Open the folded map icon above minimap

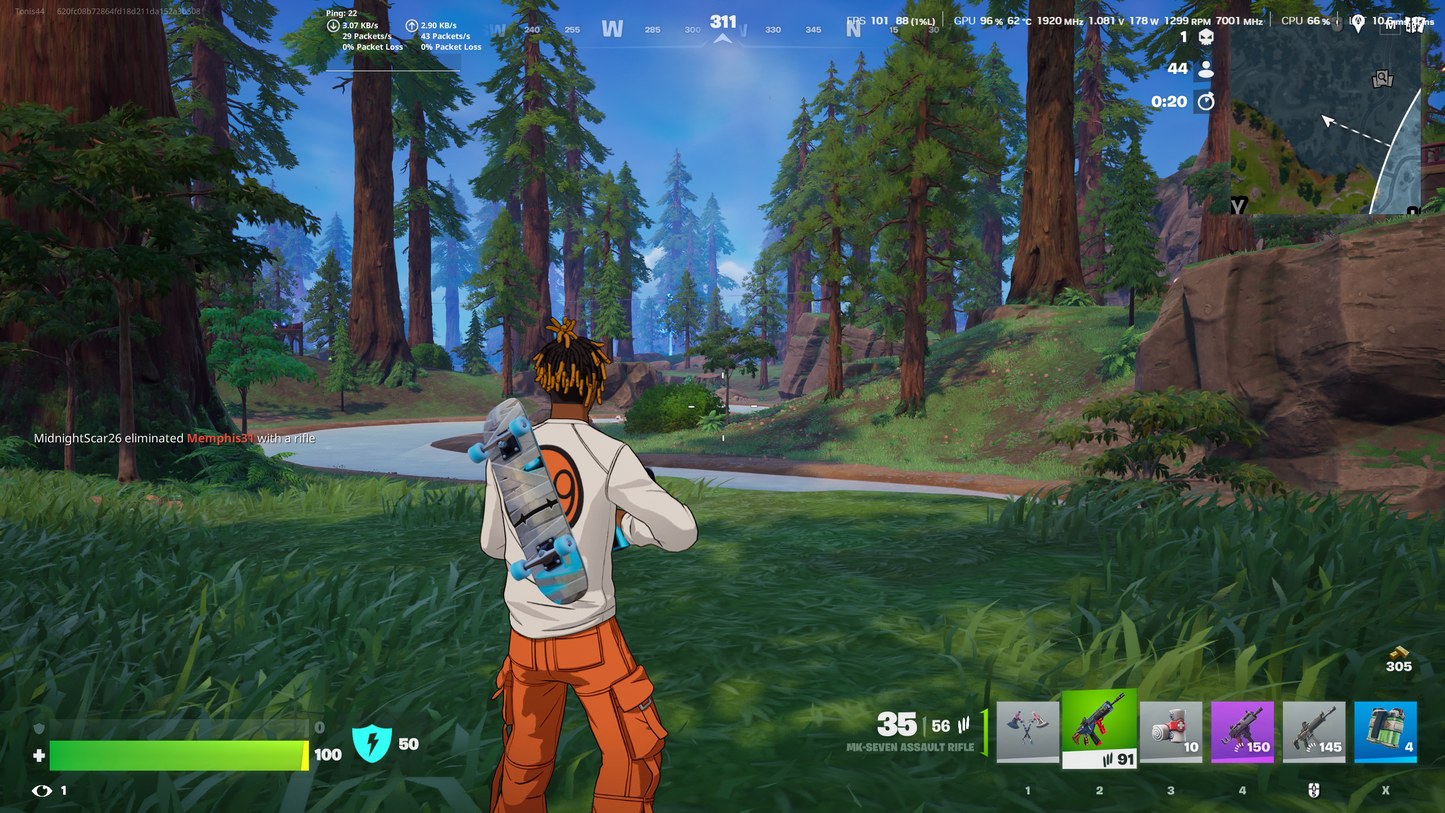coord(1417,24)
